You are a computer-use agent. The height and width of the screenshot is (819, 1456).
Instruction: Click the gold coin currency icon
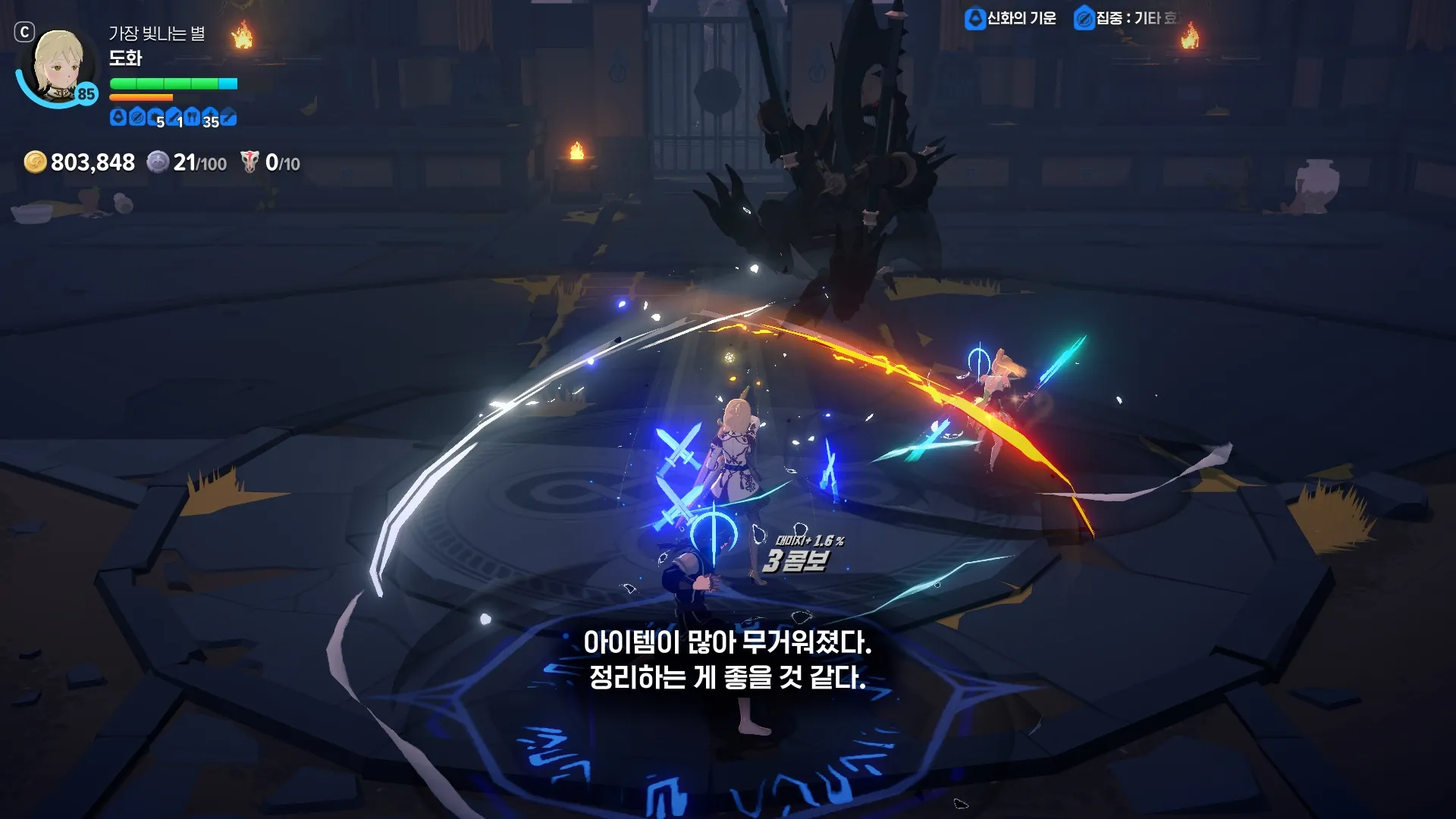point(35,162)
